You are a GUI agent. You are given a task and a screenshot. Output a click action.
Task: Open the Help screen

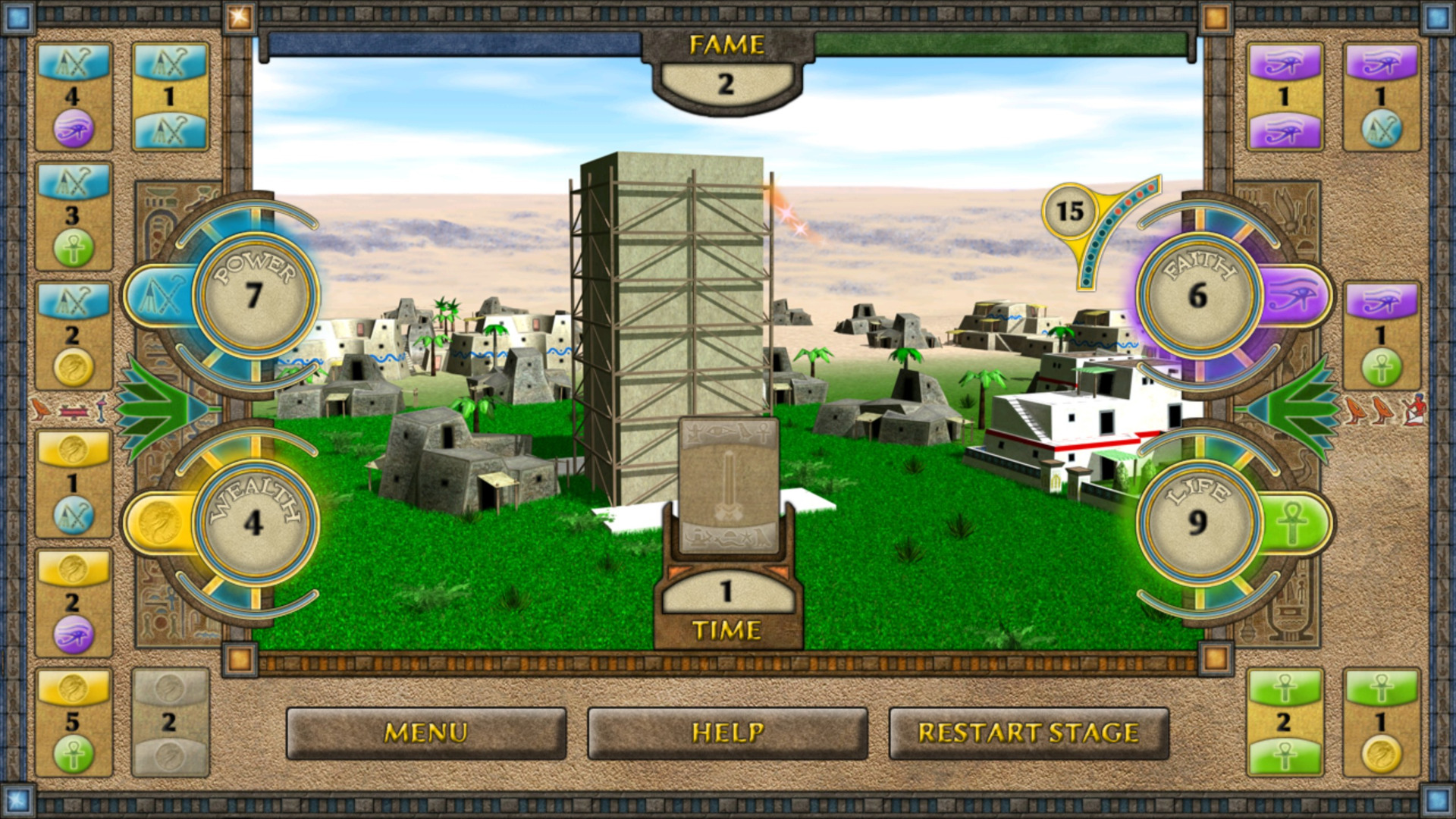726,733
